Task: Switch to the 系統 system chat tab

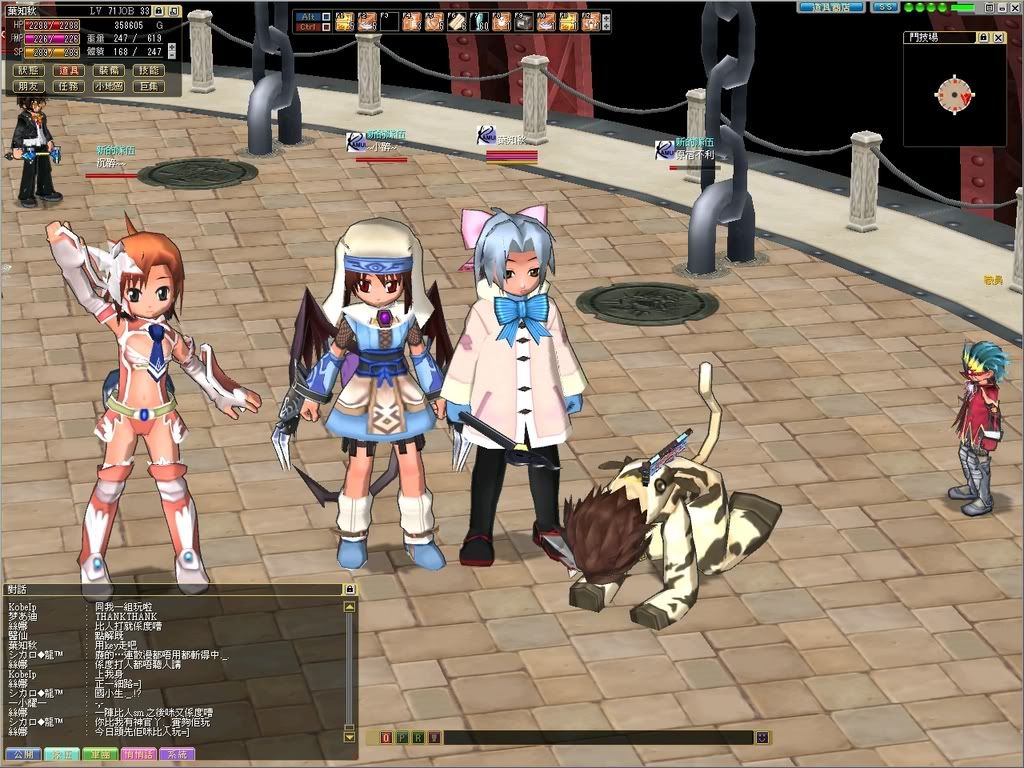Action: 175,754
